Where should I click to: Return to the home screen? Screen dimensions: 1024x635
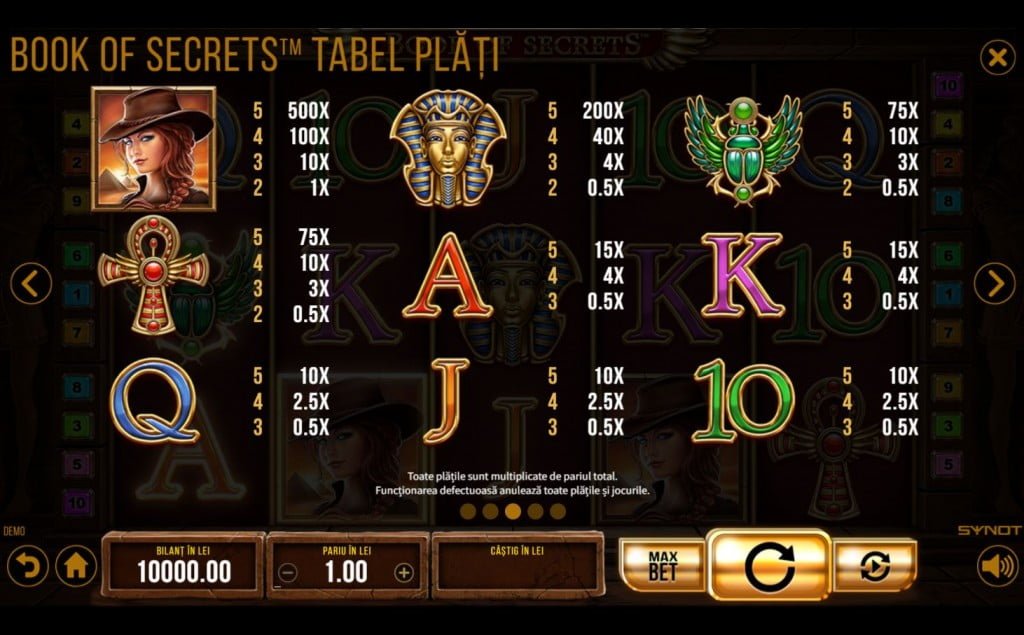point(76,567)
